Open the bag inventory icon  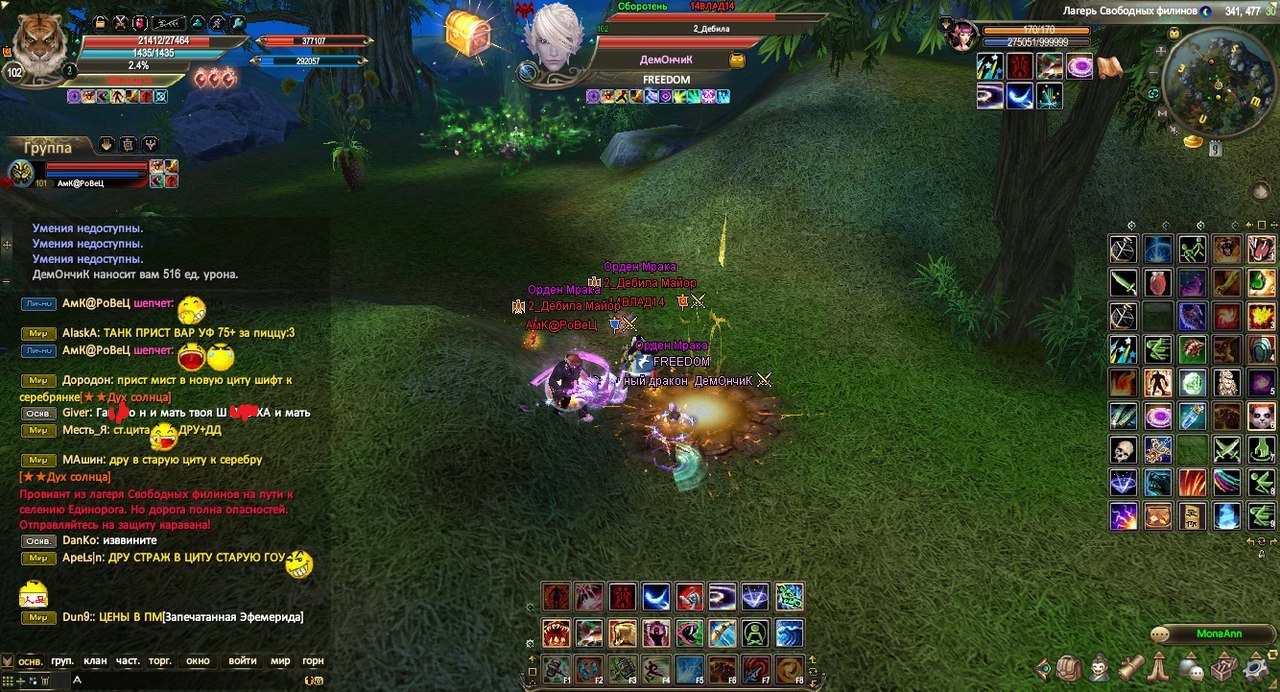1068,667
